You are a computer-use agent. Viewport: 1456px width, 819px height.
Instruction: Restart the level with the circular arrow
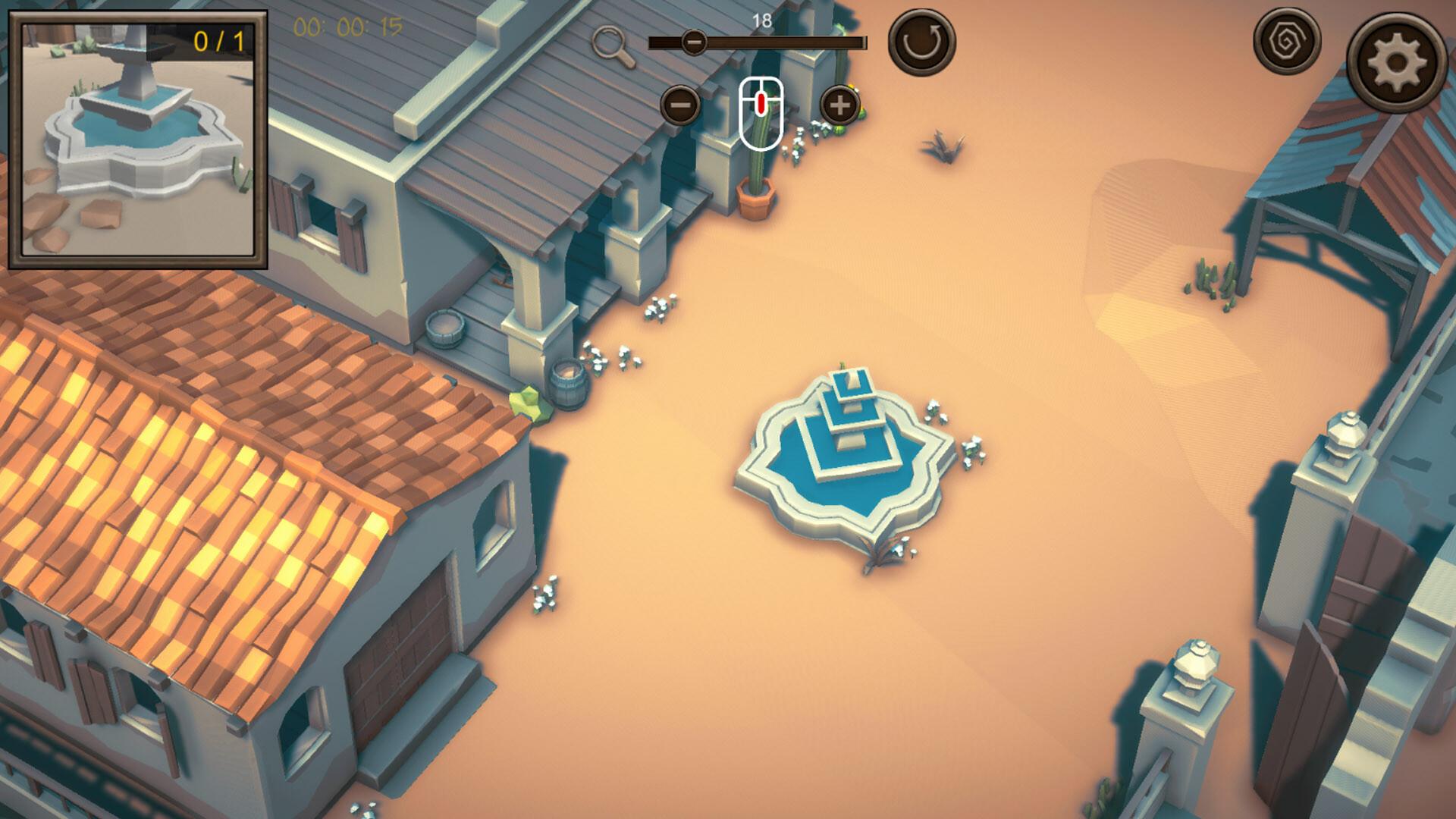tap(921, 42)
